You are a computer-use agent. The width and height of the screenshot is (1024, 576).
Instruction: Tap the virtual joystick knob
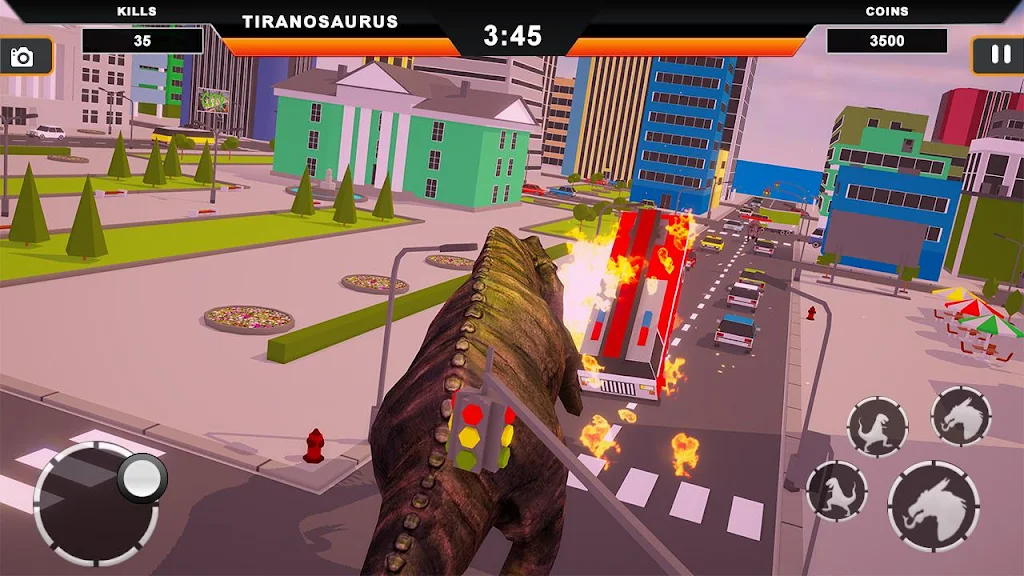[141, 478]
